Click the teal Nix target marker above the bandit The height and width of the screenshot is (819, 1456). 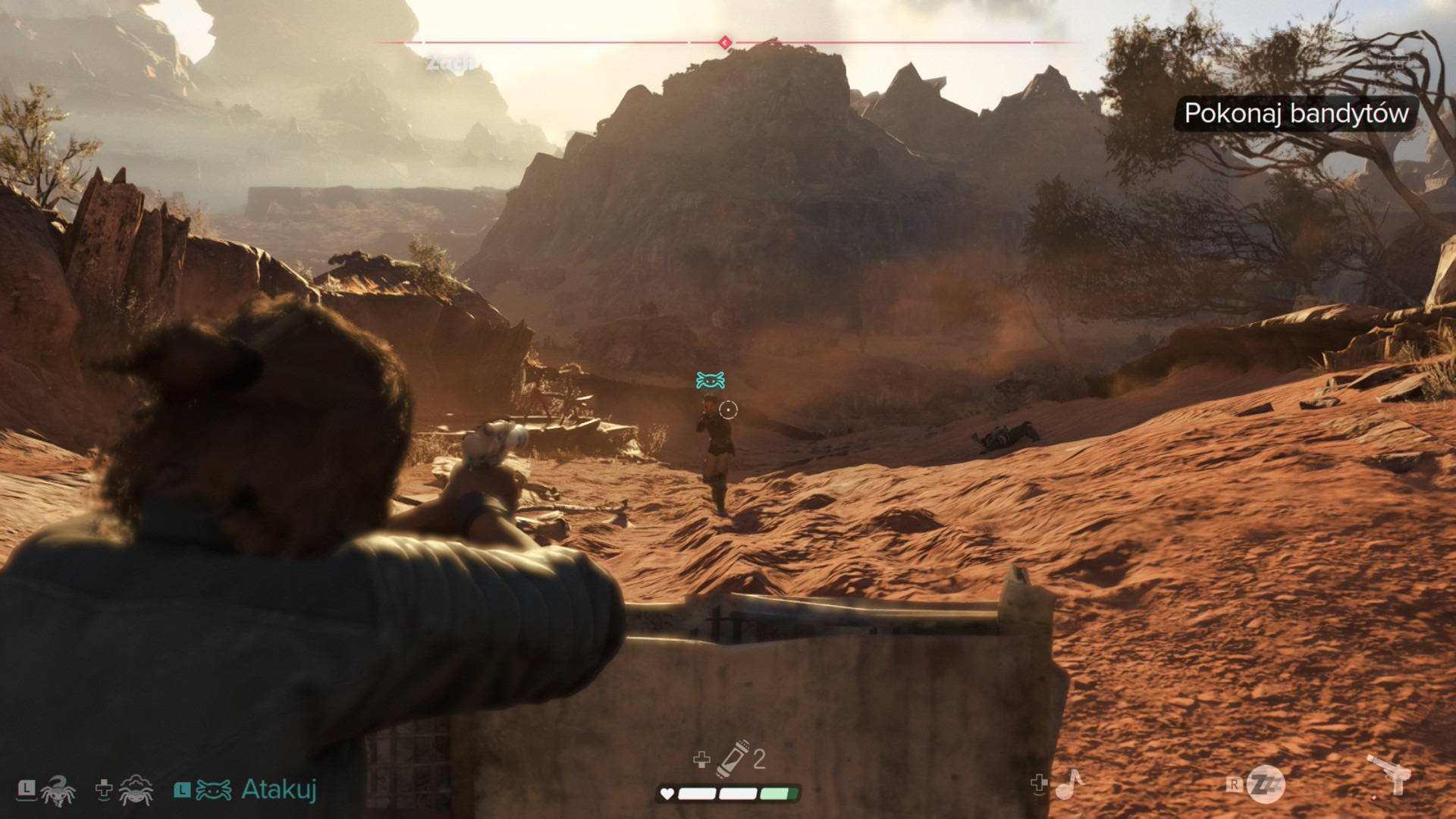711,380
